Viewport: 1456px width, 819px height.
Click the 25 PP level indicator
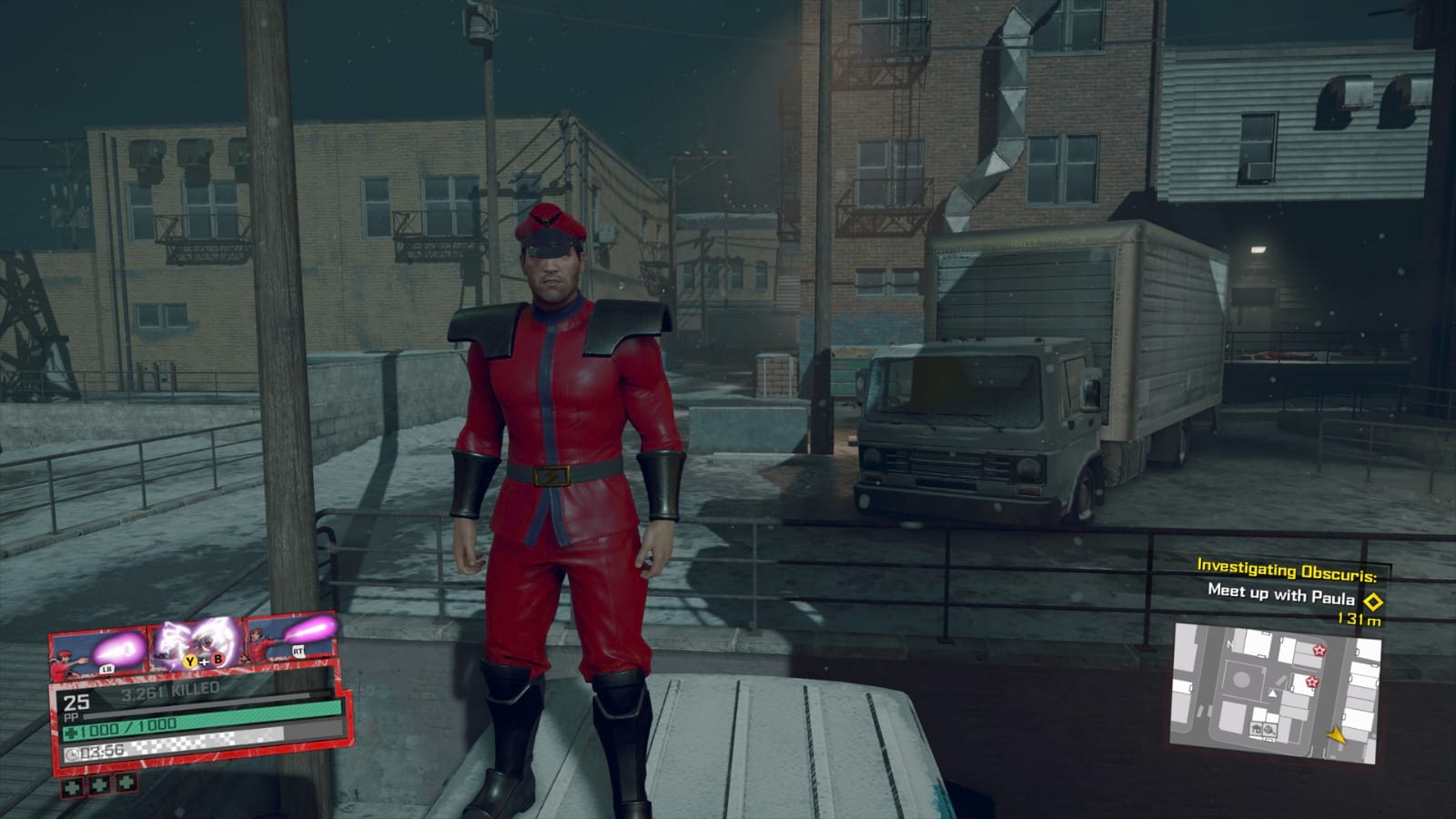(x=76, y=704)
